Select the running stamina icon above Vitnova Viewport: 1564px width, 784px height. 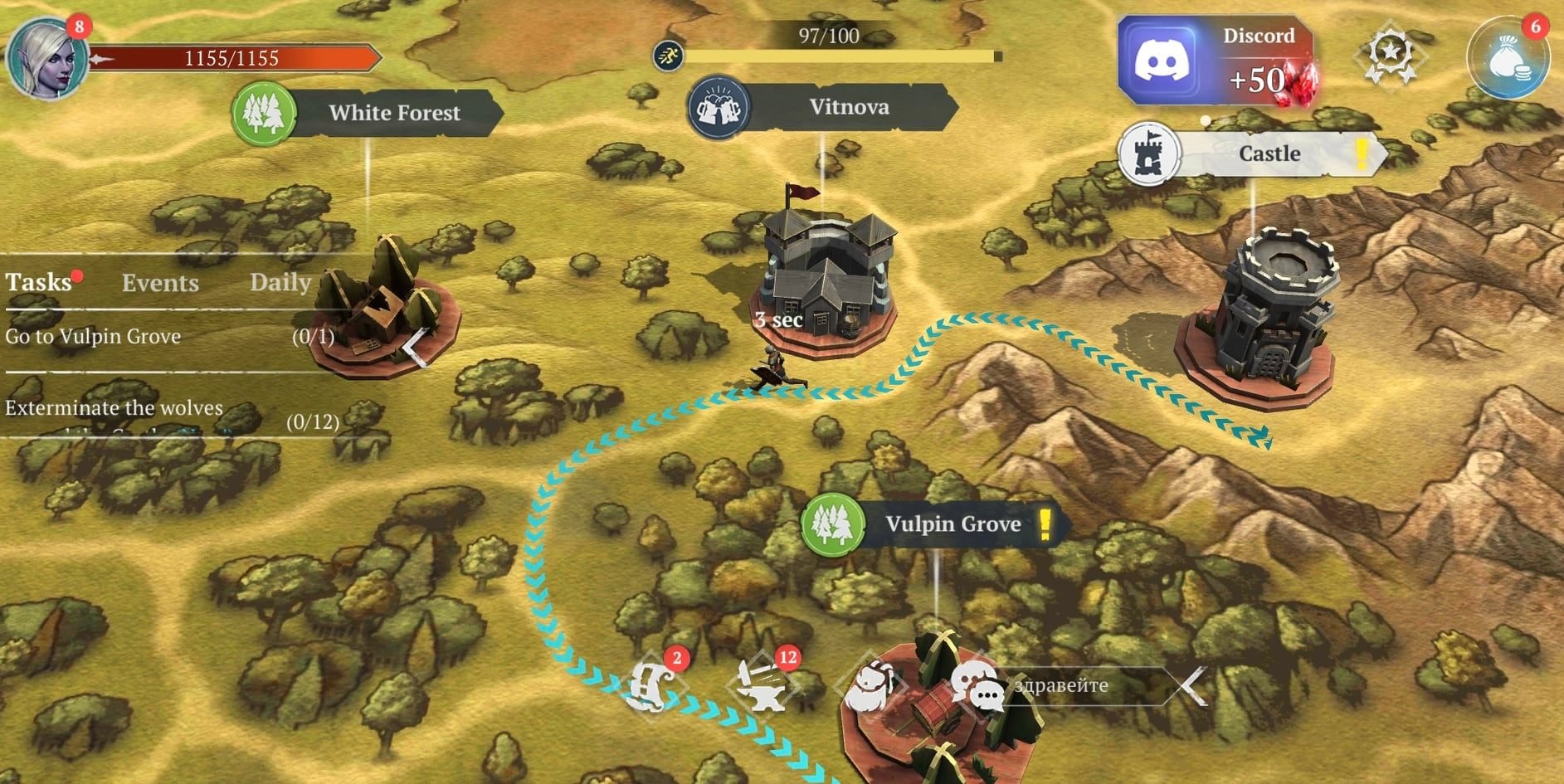(669, 55)
